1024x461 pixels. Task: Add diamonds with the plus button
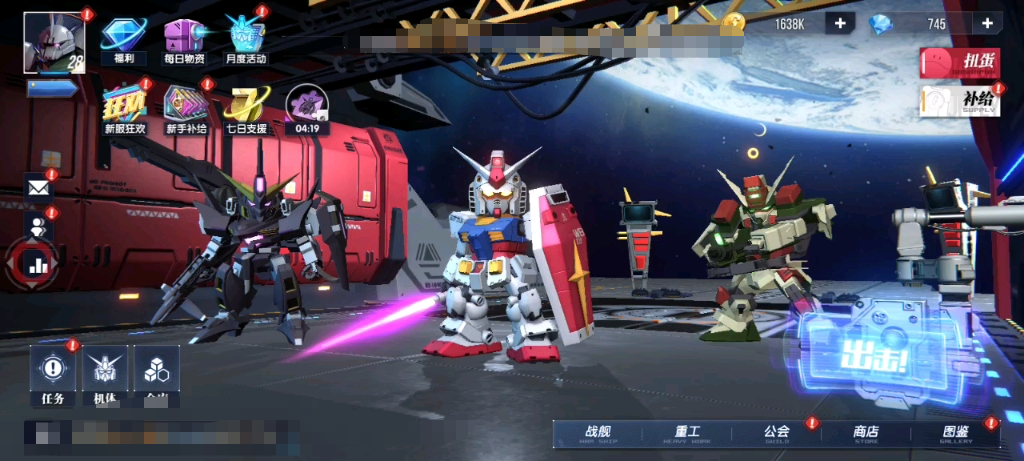[x=987, y=23]
